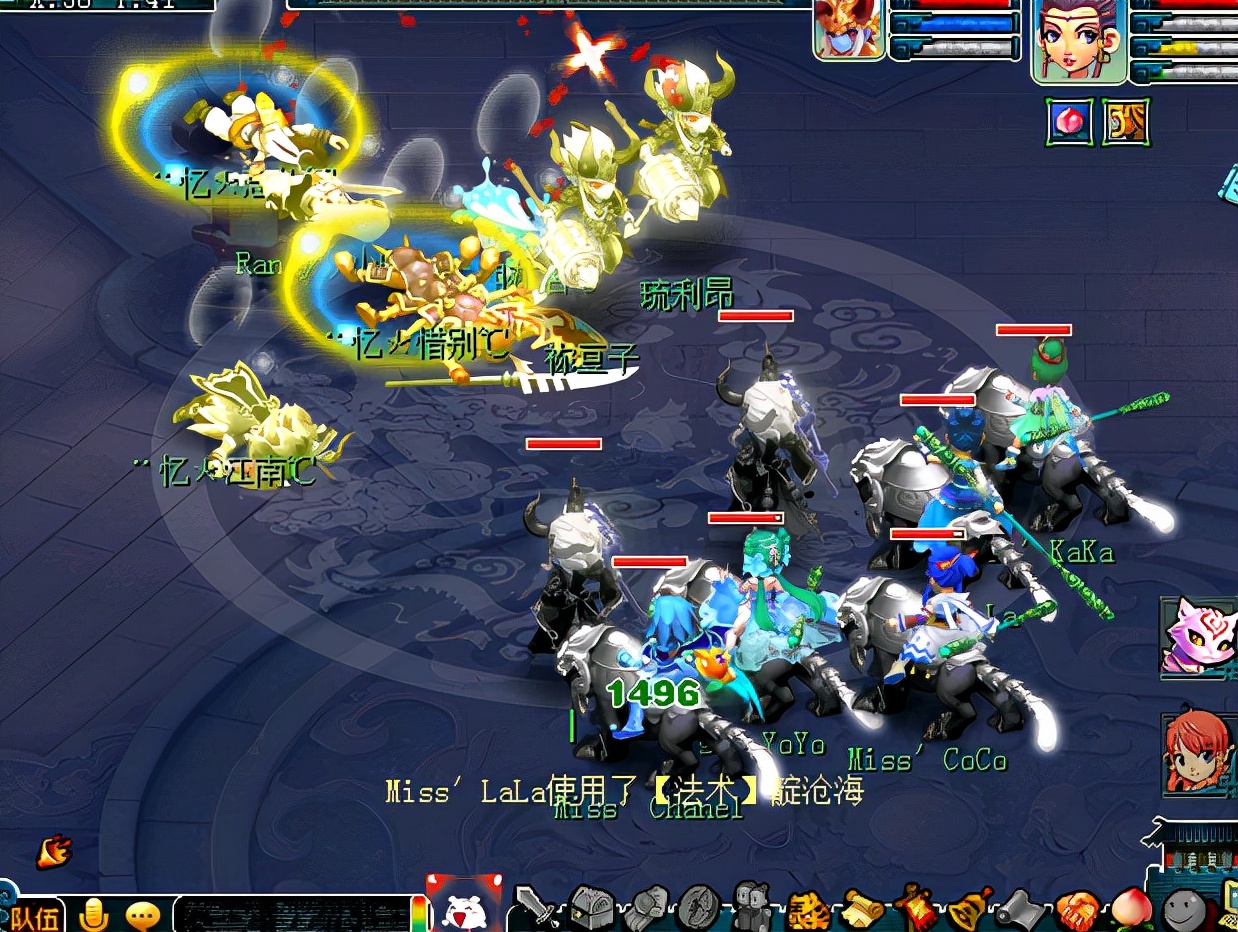Click the golden swirl buff status icon

click(x=1126, y=123)
